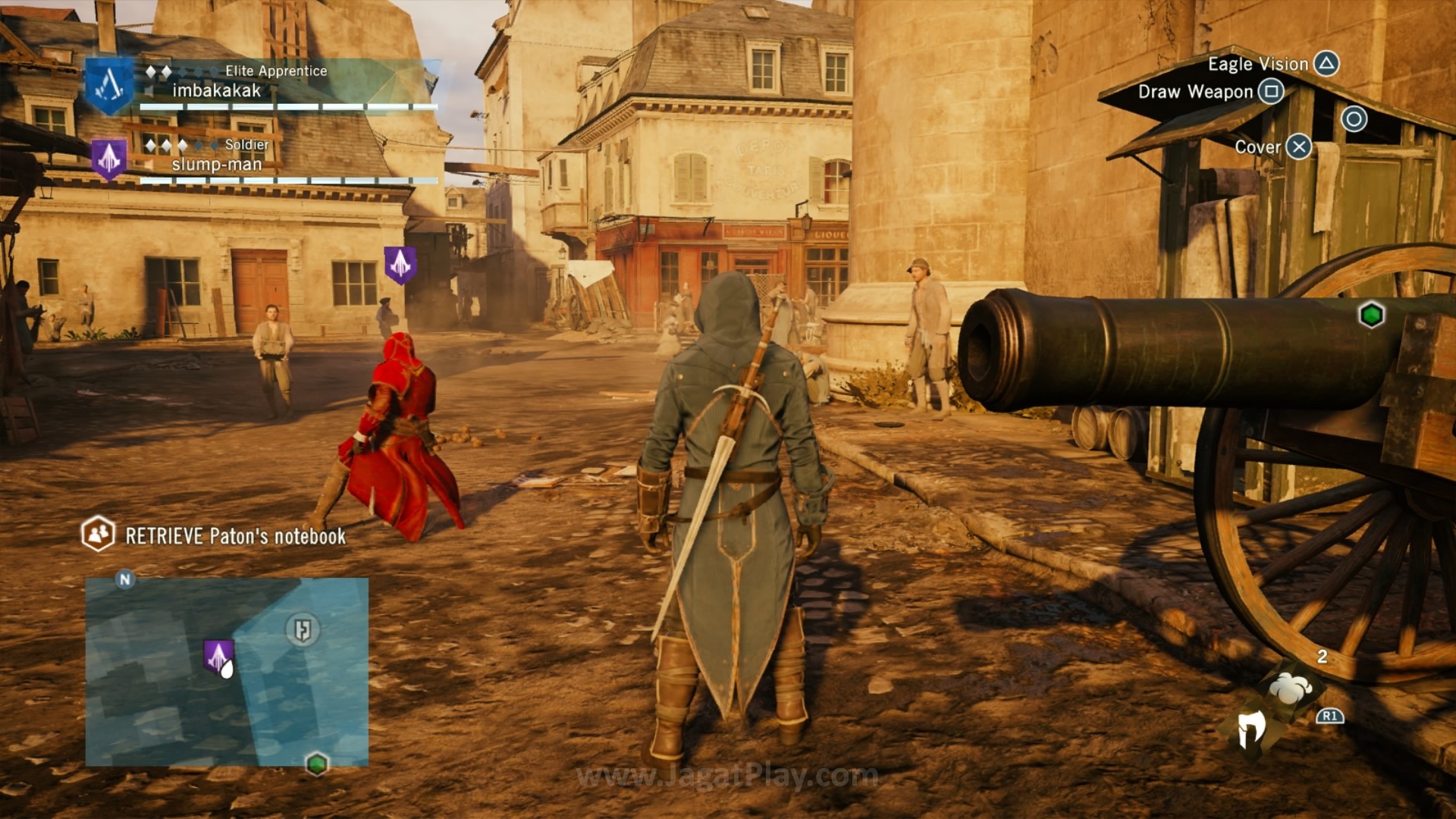Select the smoke bomb item icon
Screen dimensions: 1456x819
click(x=1290, y=689)
